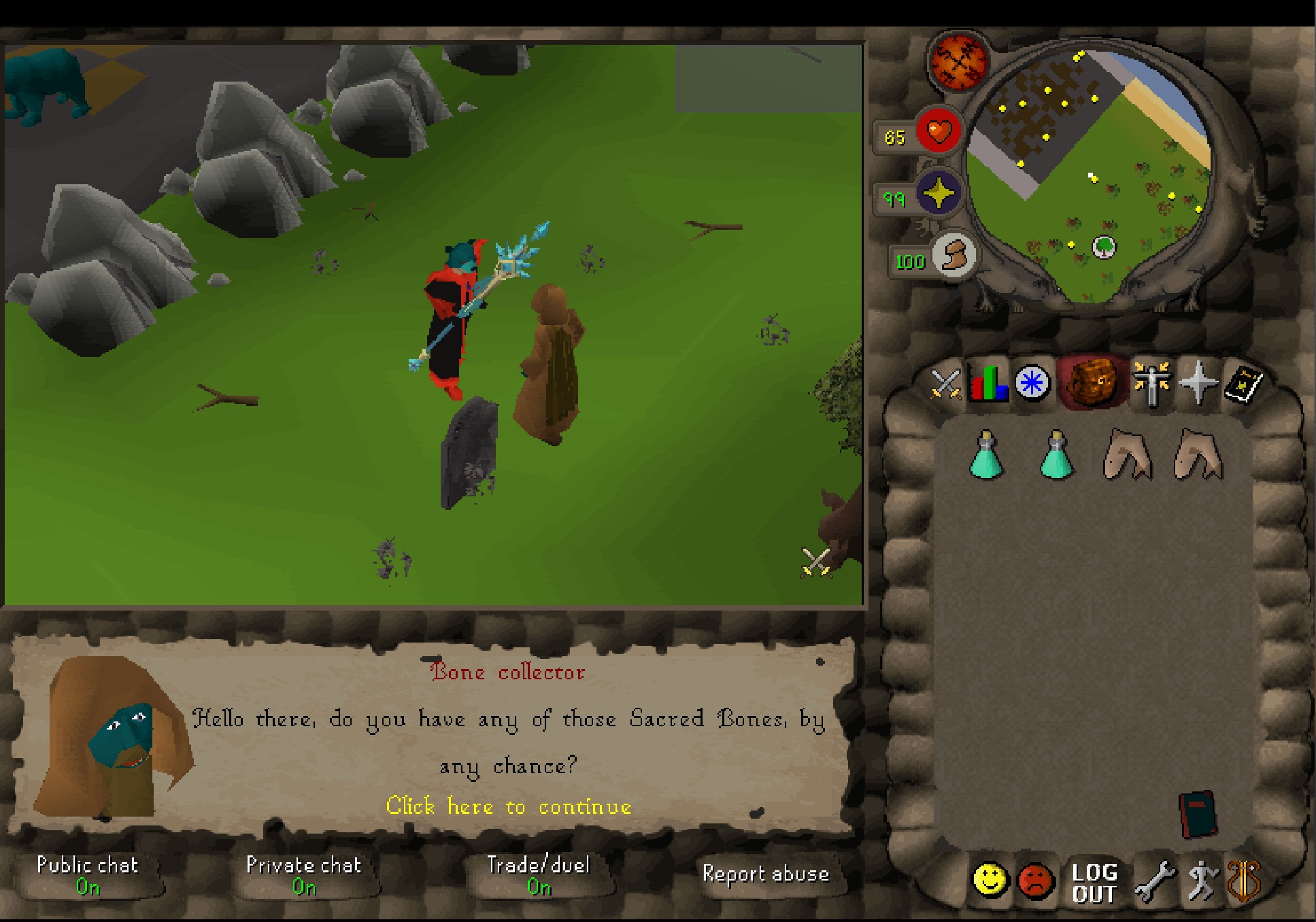Toggle the Public chat filter
The height and width of the screenshot is (922, 1316).
click(x=87, y=874)
